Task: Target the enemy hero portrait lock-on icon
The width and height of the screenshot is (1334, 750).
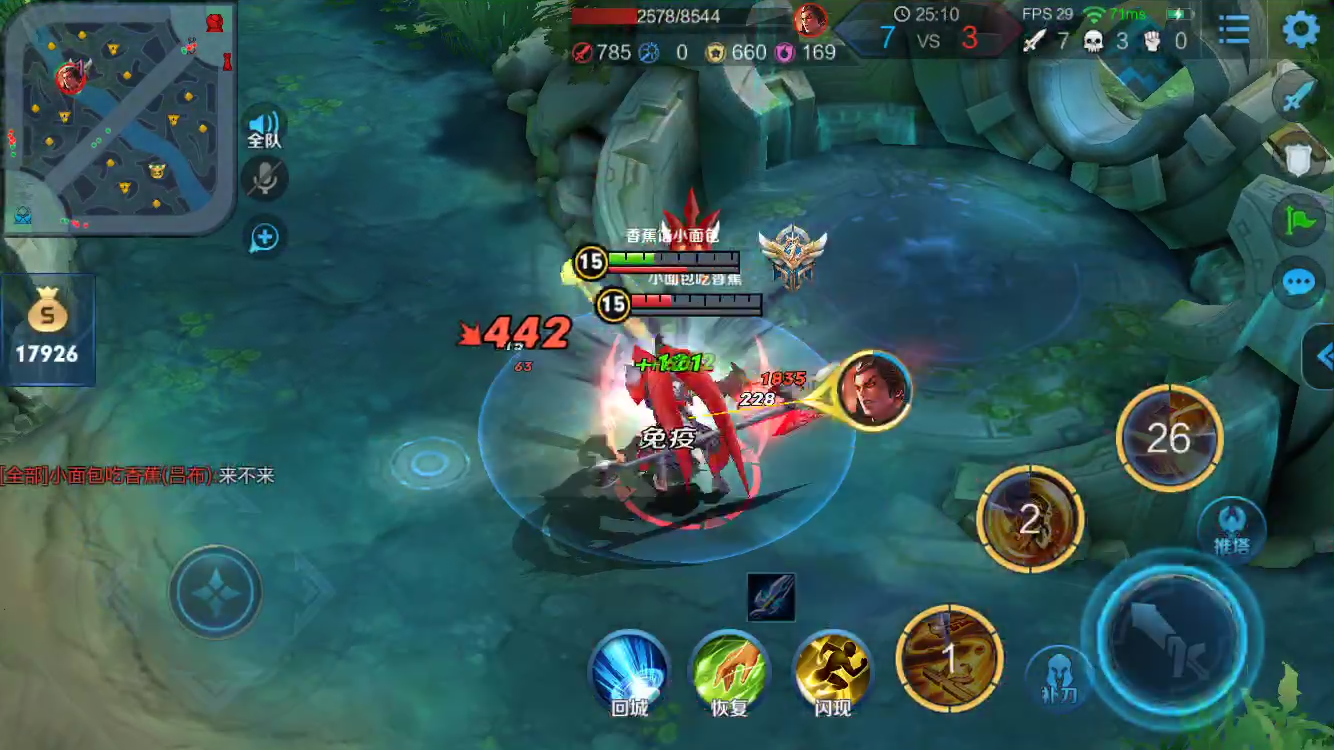Action: point(874,390)
